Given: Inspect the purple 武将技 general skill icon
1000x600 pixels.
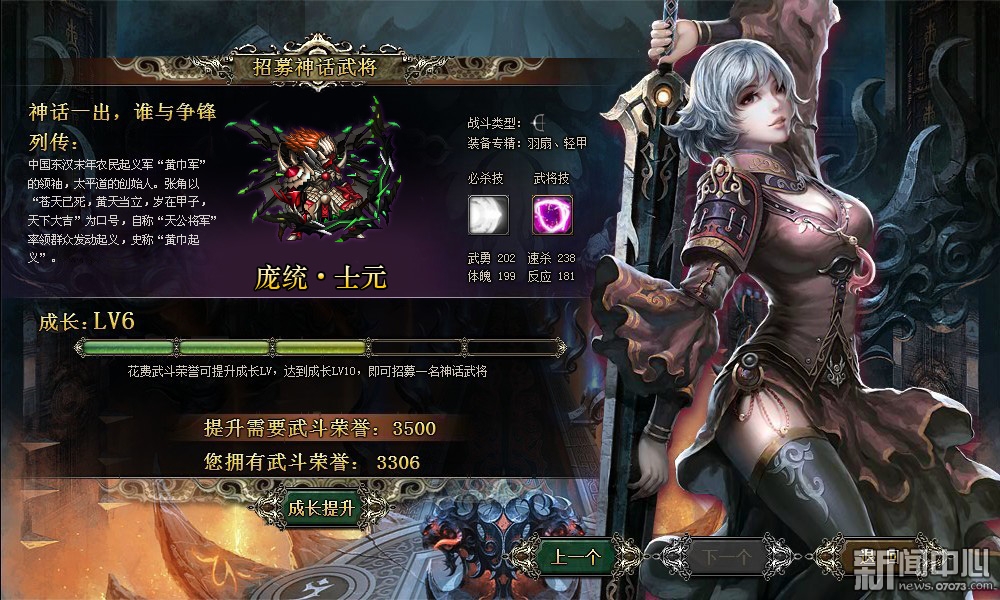Looking at the screenshot, I should pos(548,215).
